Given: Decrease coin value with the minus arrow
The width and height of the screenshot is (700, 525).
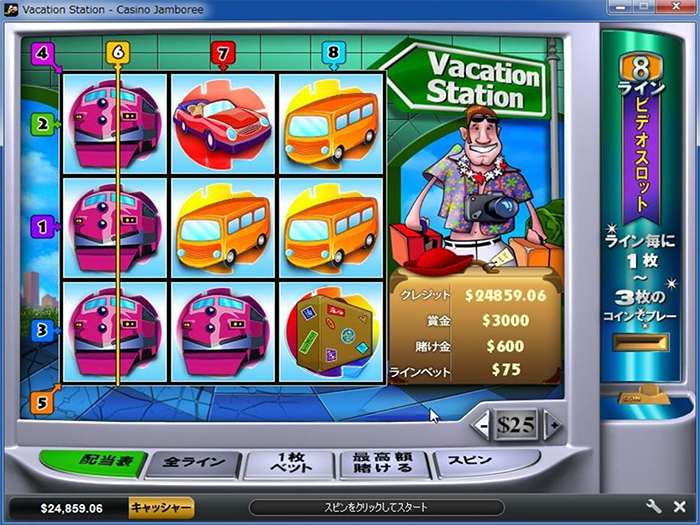Looking at the screenshot, I should tap(483, 425).
